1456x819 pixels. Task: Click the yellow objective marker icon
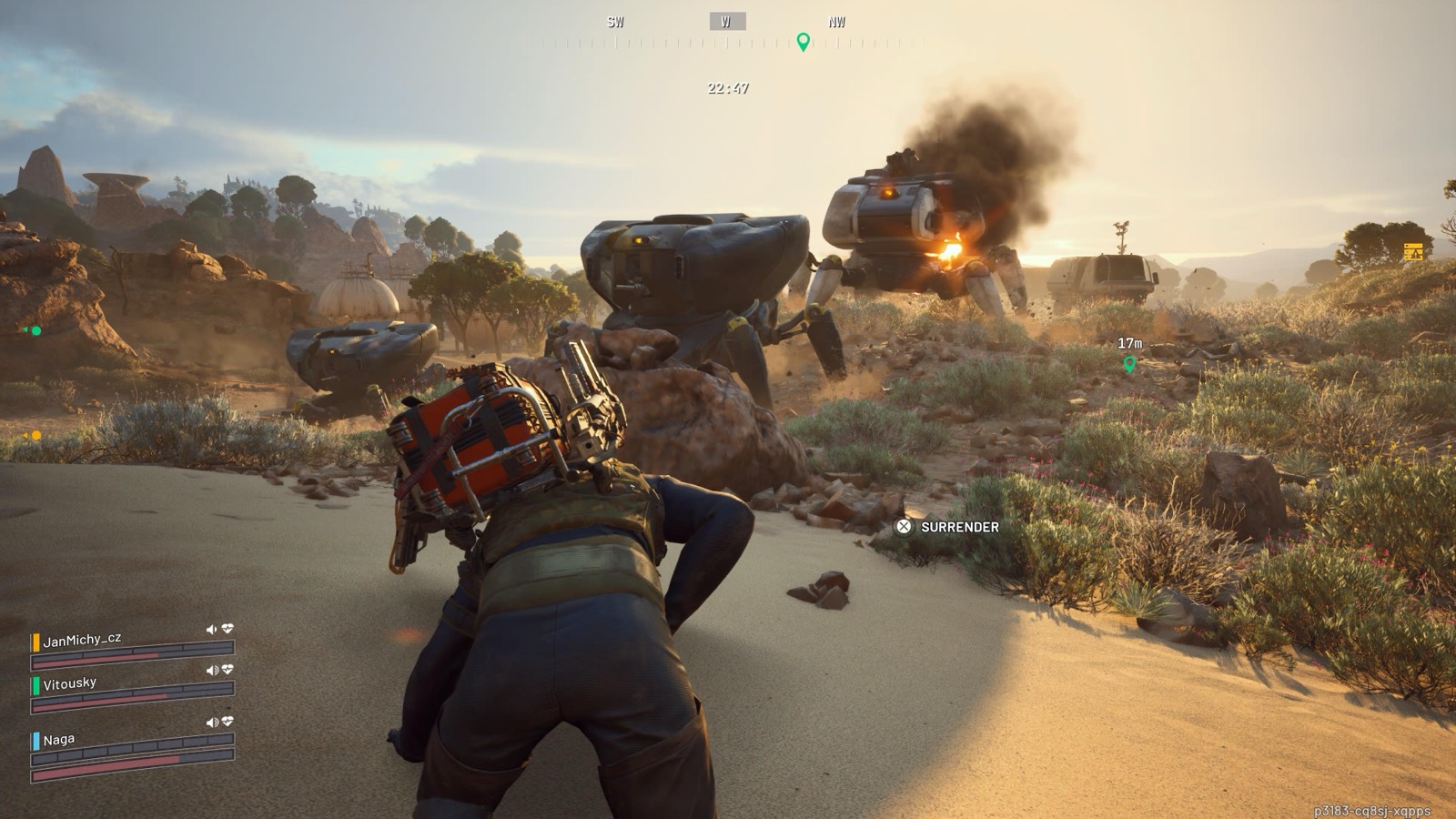pyautogui.click(x=1412, y=252)
